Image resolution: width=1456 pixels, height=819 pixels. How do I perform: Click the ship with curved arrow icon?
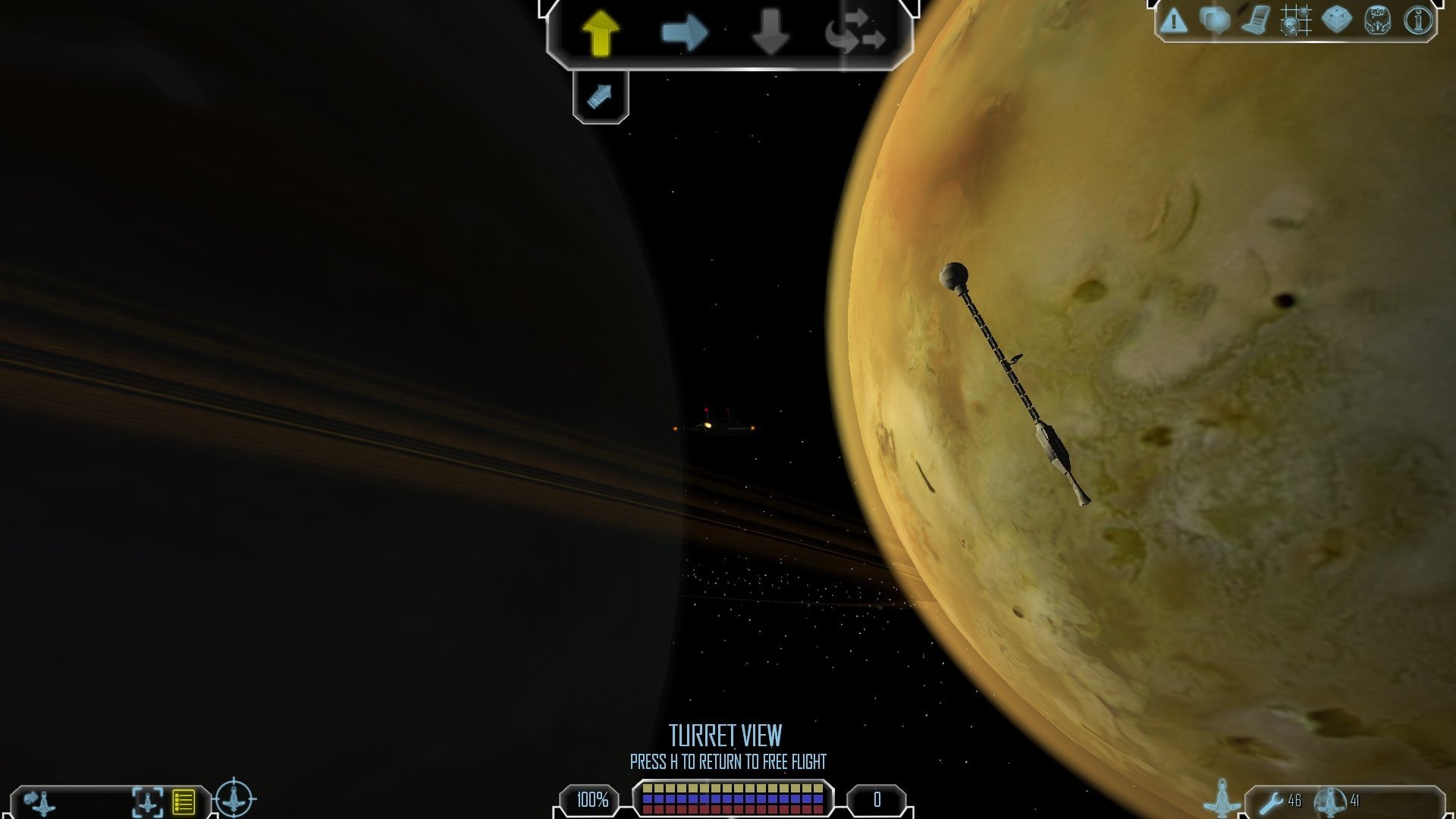pos(39,801)
